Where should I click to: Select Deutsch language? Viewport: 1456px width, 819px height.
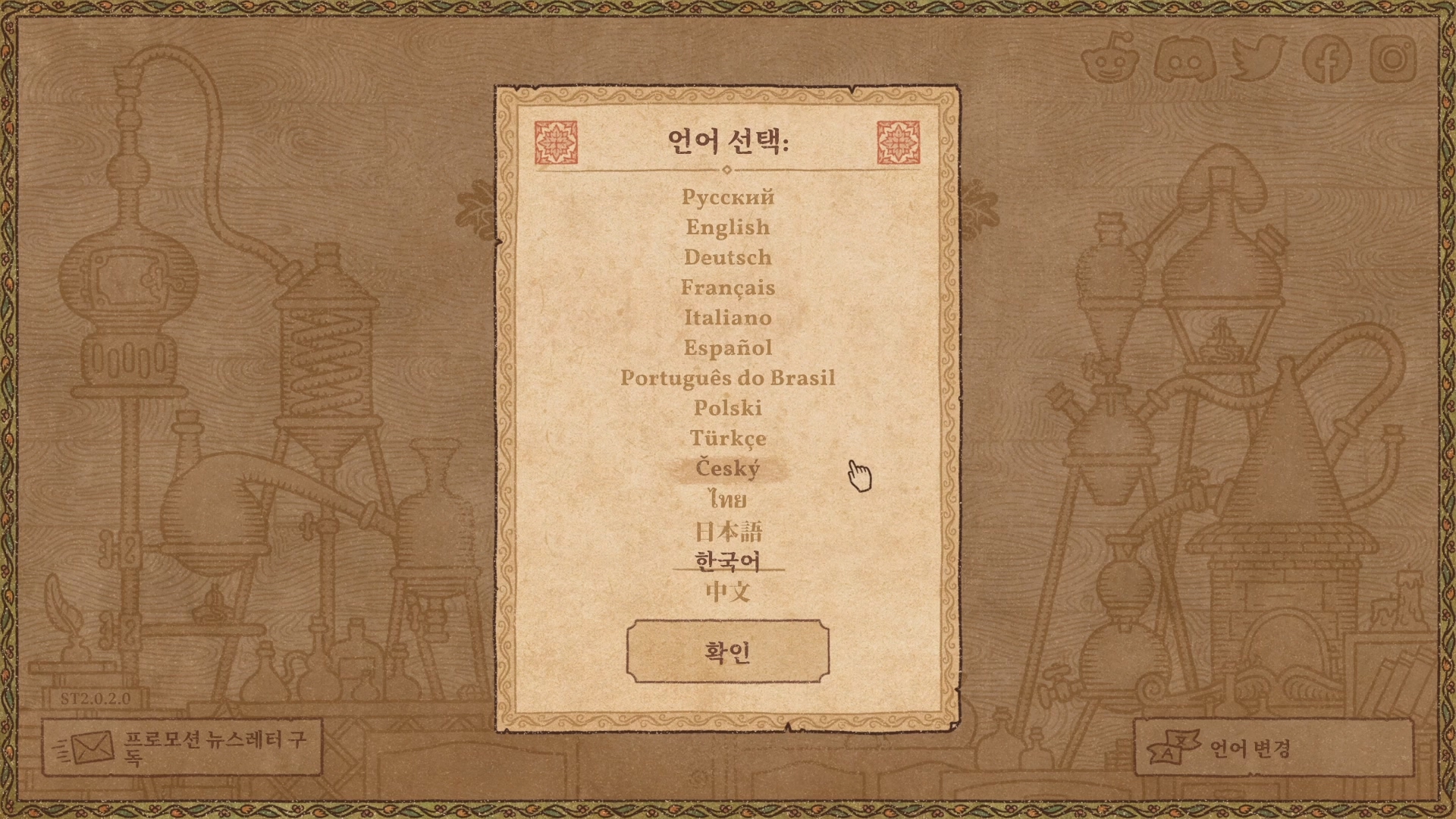727,258
